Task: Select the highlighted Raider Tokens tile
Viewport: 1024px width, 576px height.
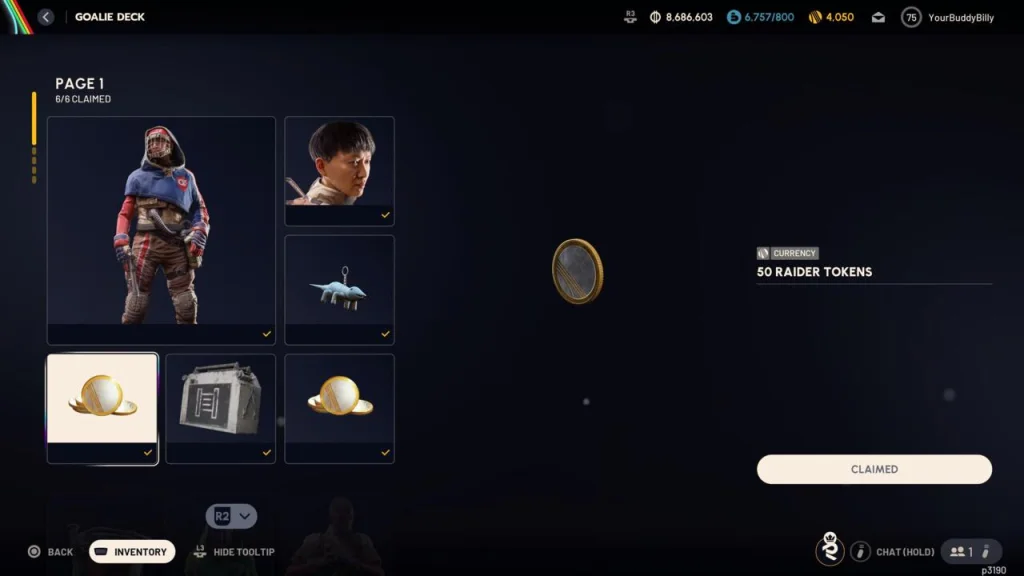Action: (x=102, y=407)
